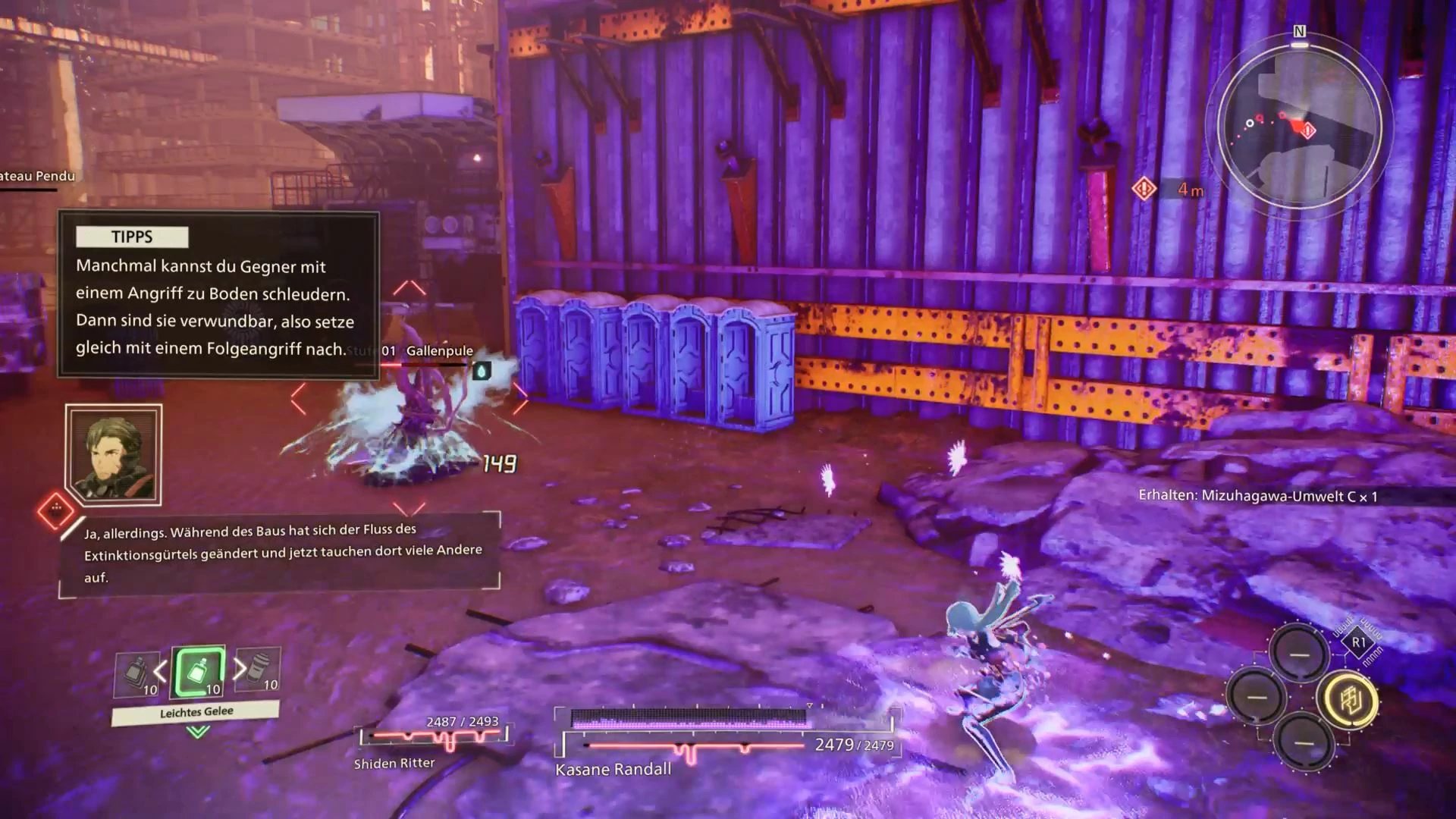Click the left arrow of item selector
Screen dimensions: 1456x819
tap(160, 671)
